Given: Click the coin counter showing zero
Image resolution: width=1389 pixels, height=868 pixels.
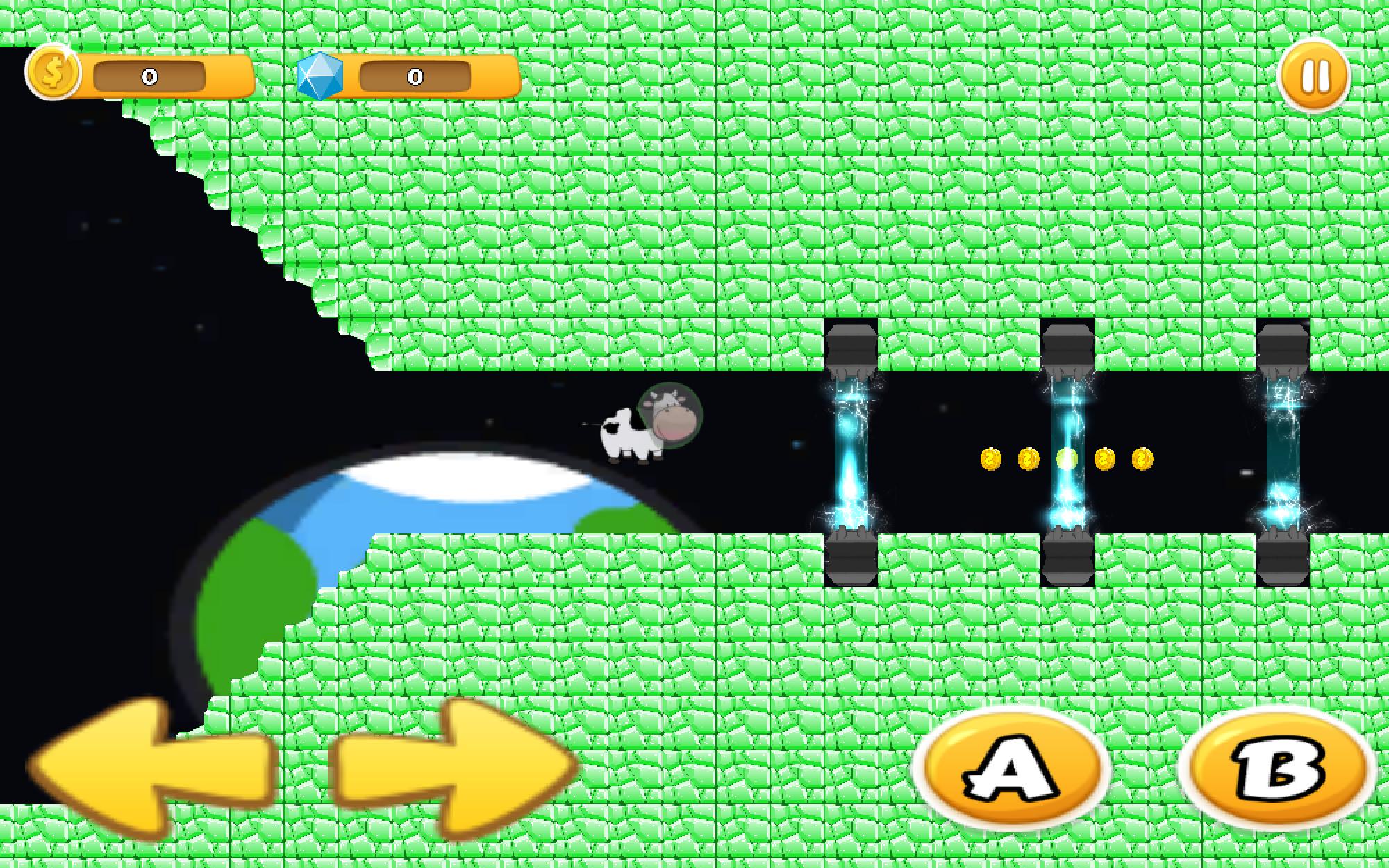Looking at the screenshot, I should point(148,76).
